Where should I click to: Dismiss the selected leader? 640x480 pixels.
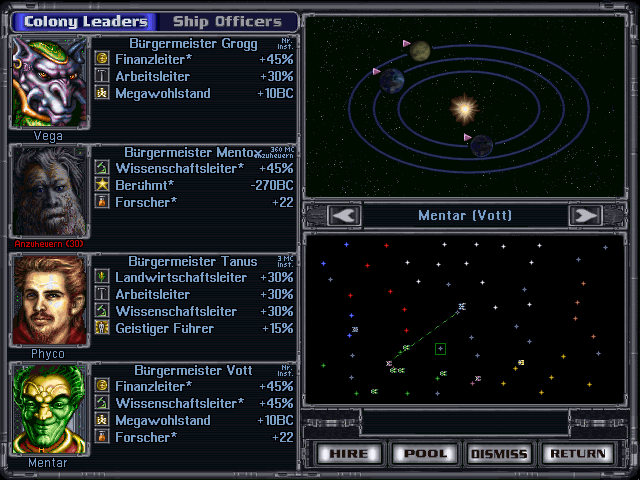click(x=499, y=453)
